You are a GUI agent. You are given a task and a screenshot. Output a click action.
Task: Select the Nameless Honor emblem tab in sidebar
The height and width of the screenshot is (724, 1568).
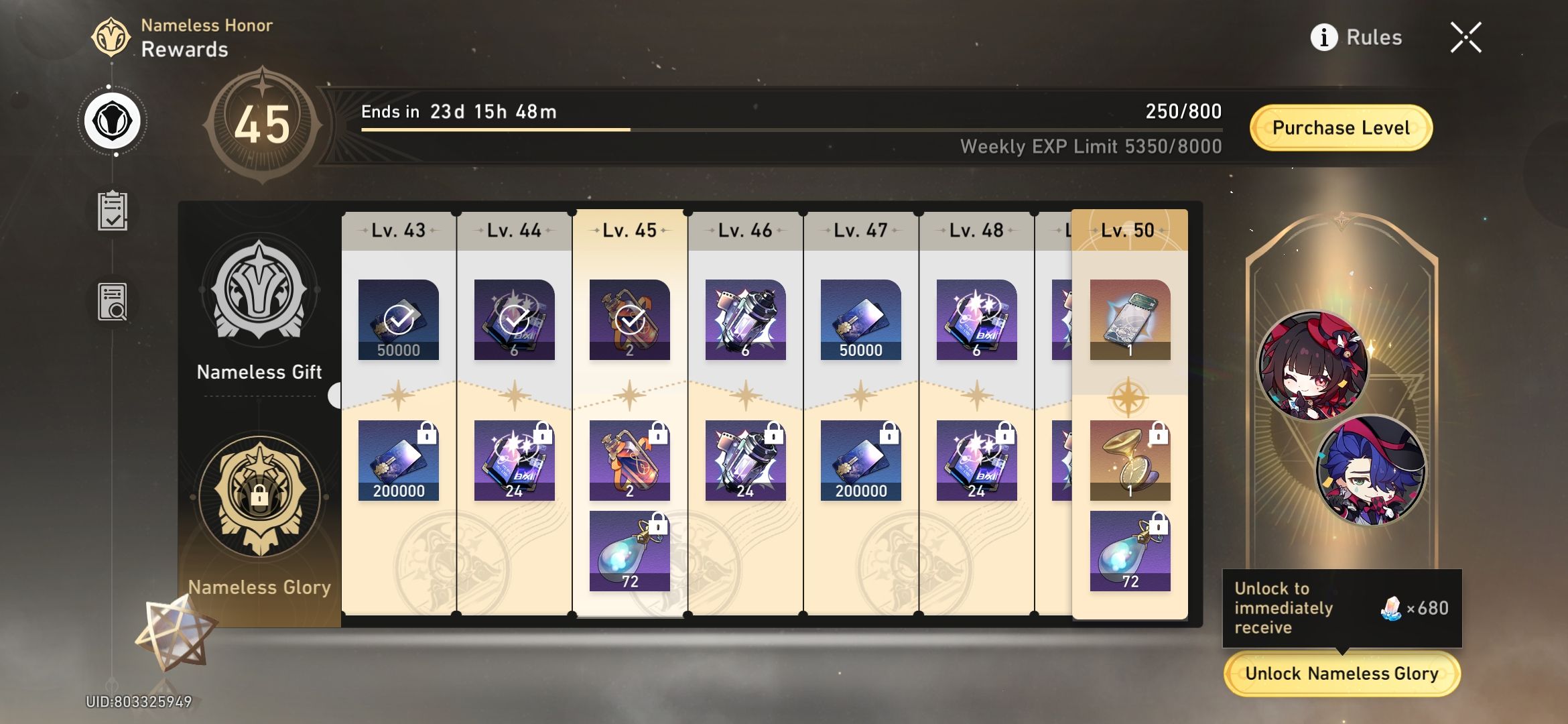pos(114,119)
